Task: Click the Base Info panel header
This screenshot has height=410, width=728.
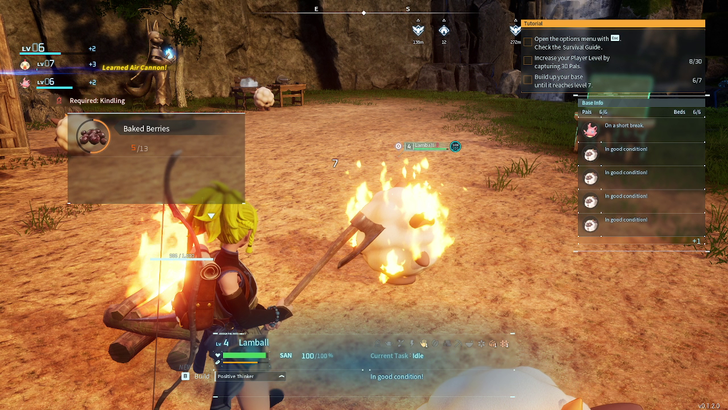Action: point(640,102)
